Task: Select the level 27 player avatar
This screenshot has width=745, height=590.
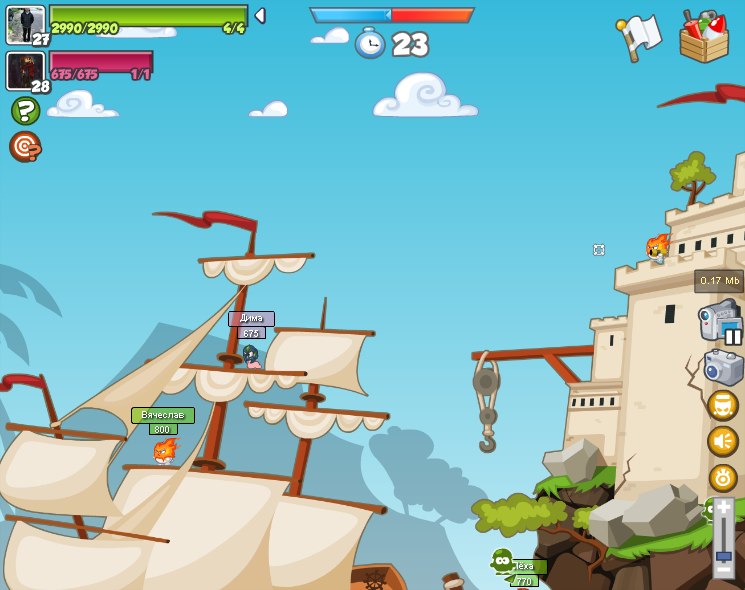Action: tap(25, 24)
